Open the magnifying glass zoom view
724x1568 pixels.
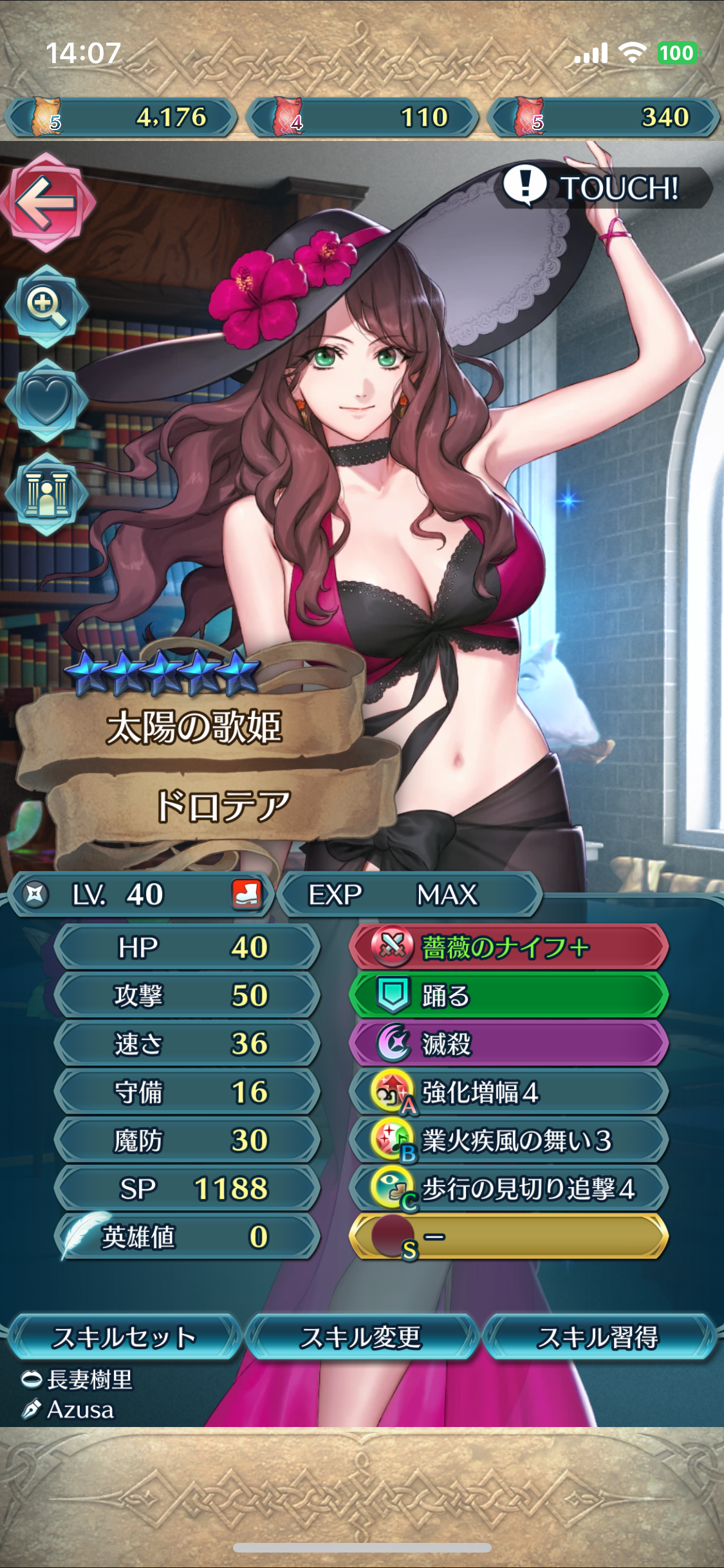46,305
